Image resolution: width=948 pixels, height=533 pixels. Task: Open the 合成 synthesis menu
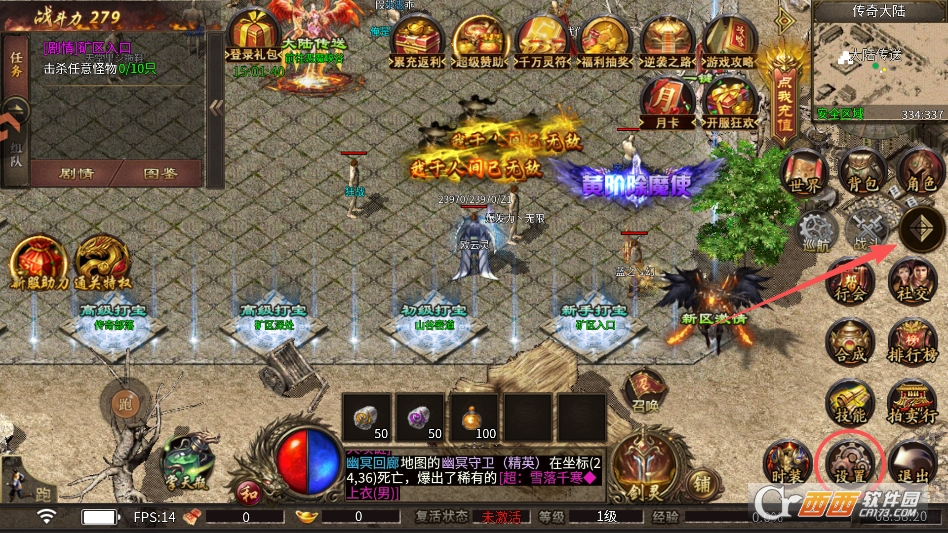849,343
